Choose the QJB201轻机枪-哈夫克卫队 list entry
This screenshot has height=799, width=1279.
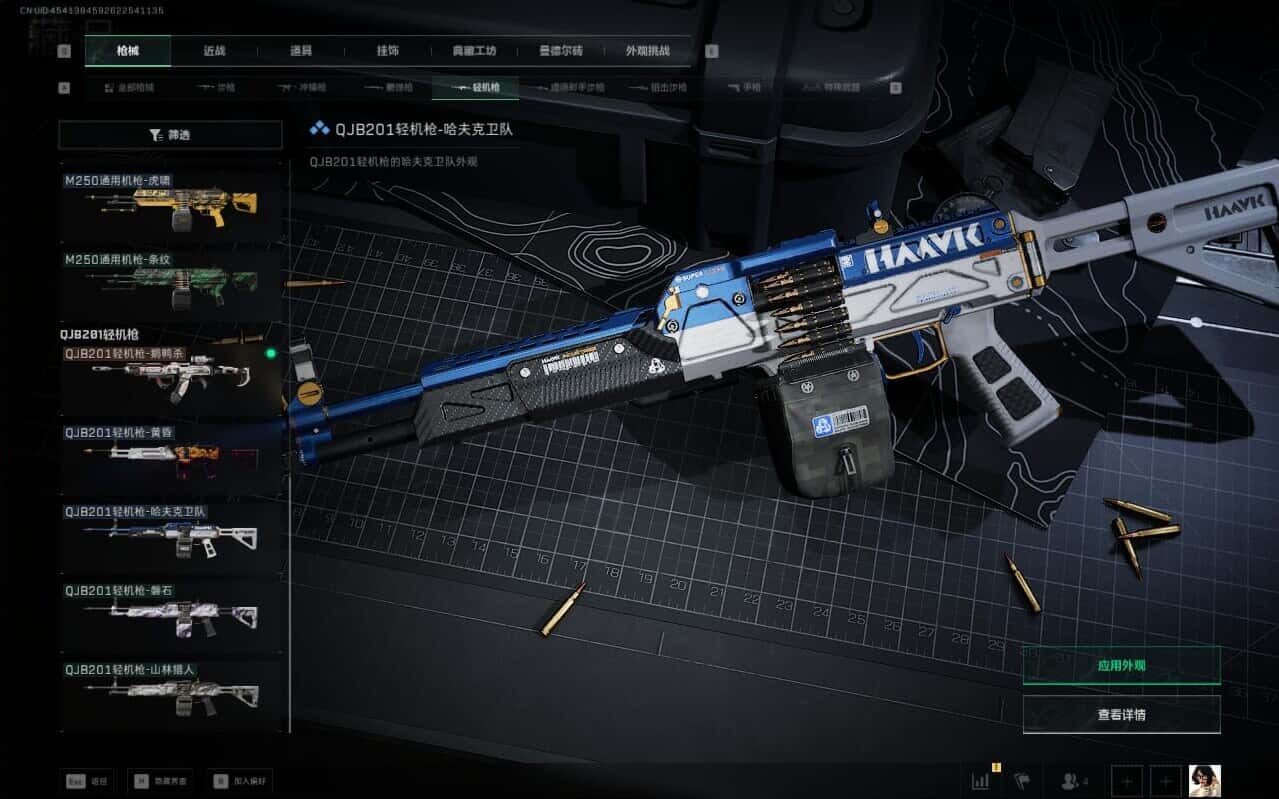point(170,534)
